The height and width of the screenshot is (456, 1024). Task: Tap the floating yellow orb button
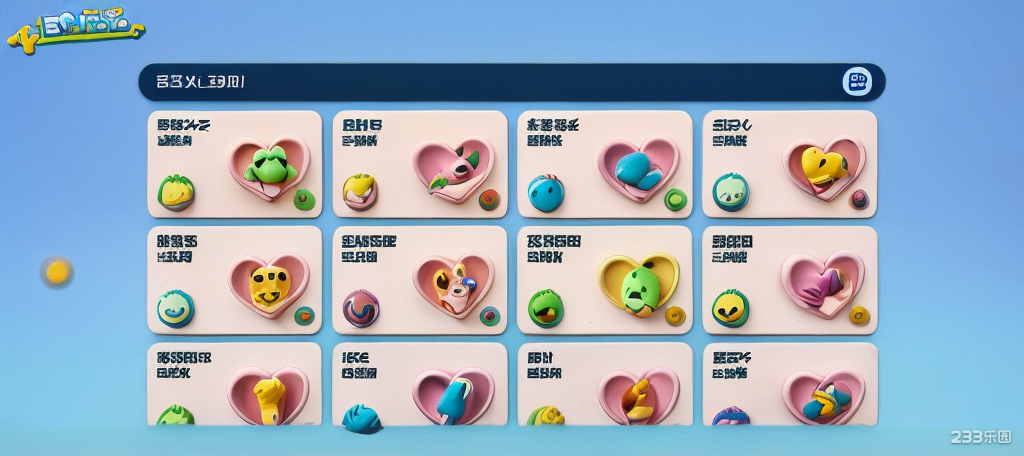[x=57, y=271]
